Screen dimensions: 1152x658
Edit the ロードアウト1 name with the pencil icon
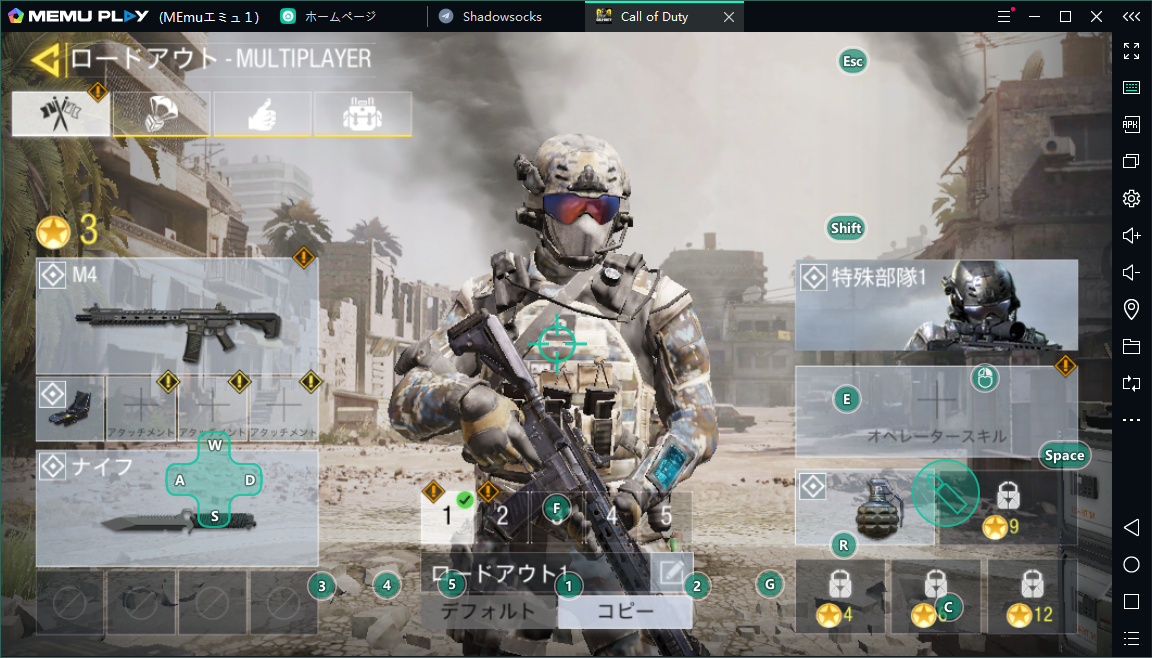click(671, 572)
